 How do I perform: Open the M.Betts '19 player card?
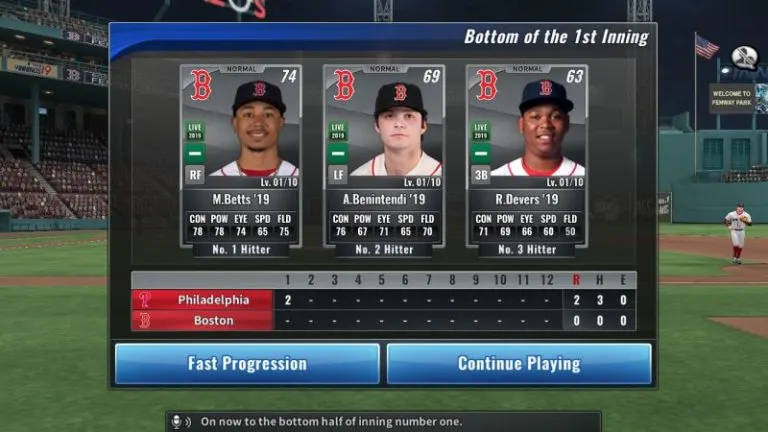241,155
